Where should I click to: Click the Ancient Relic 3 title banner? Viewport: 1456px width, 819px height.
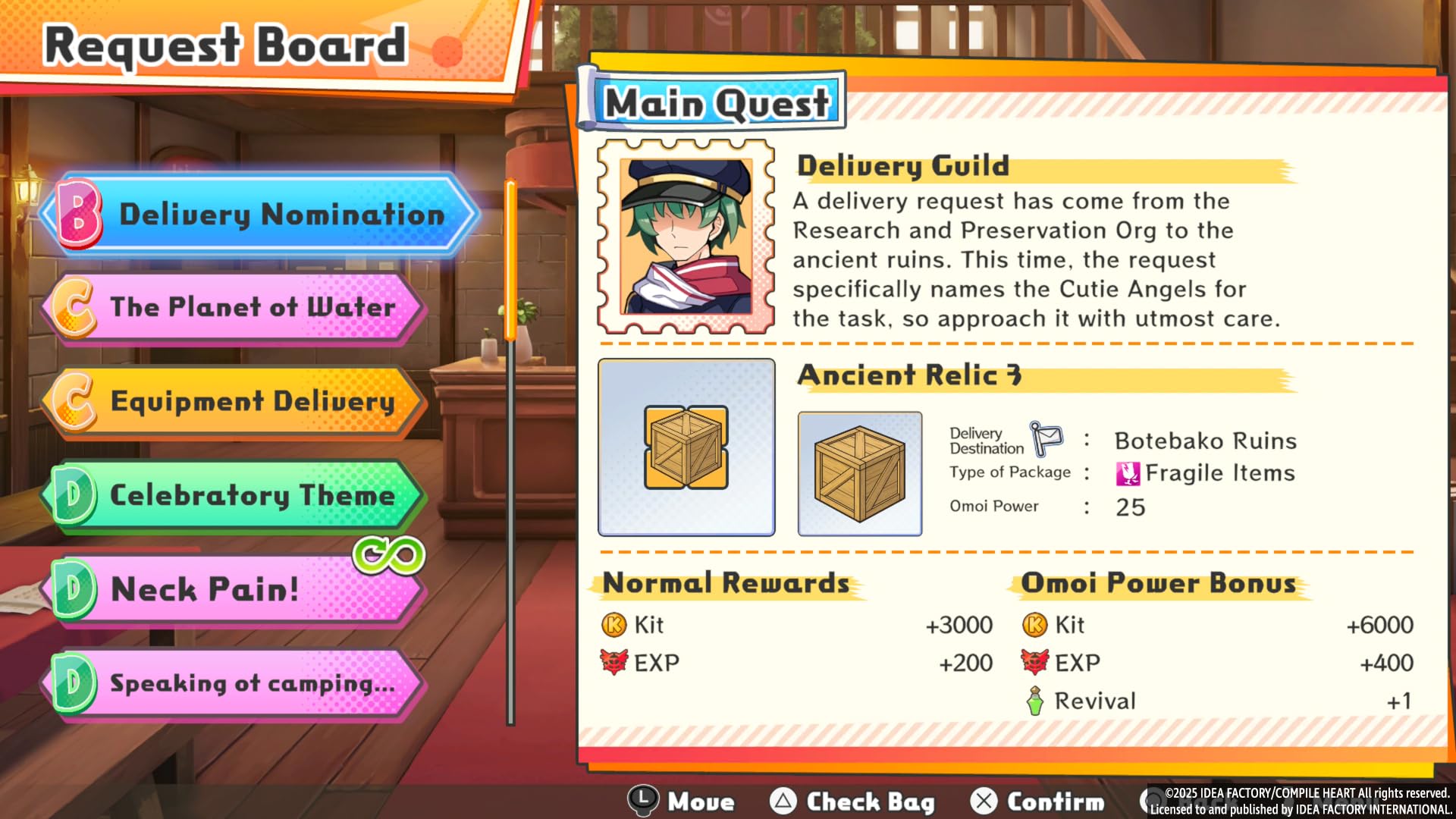tap(910, 375)
